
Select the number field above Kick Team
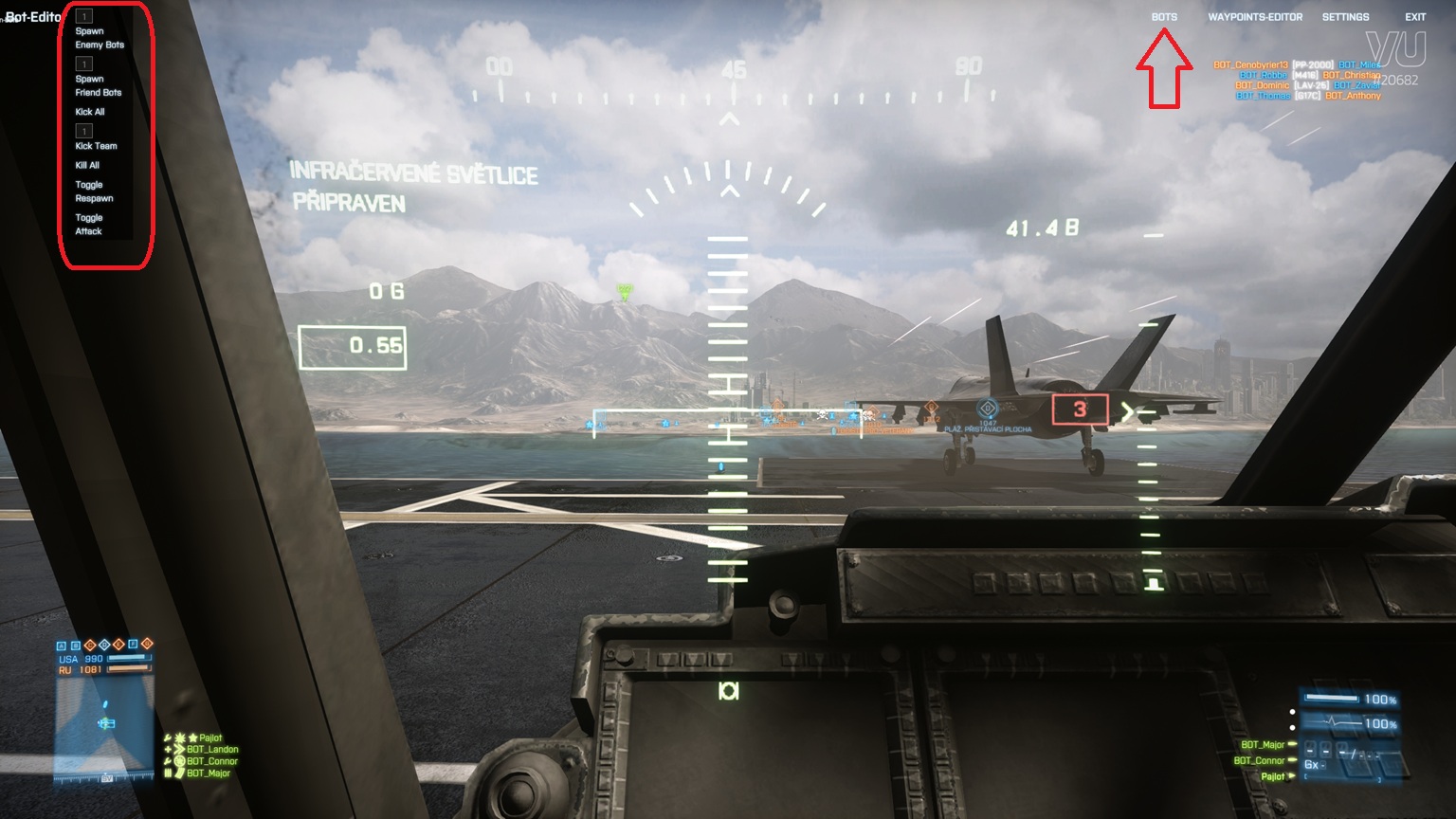pos(84,131)
